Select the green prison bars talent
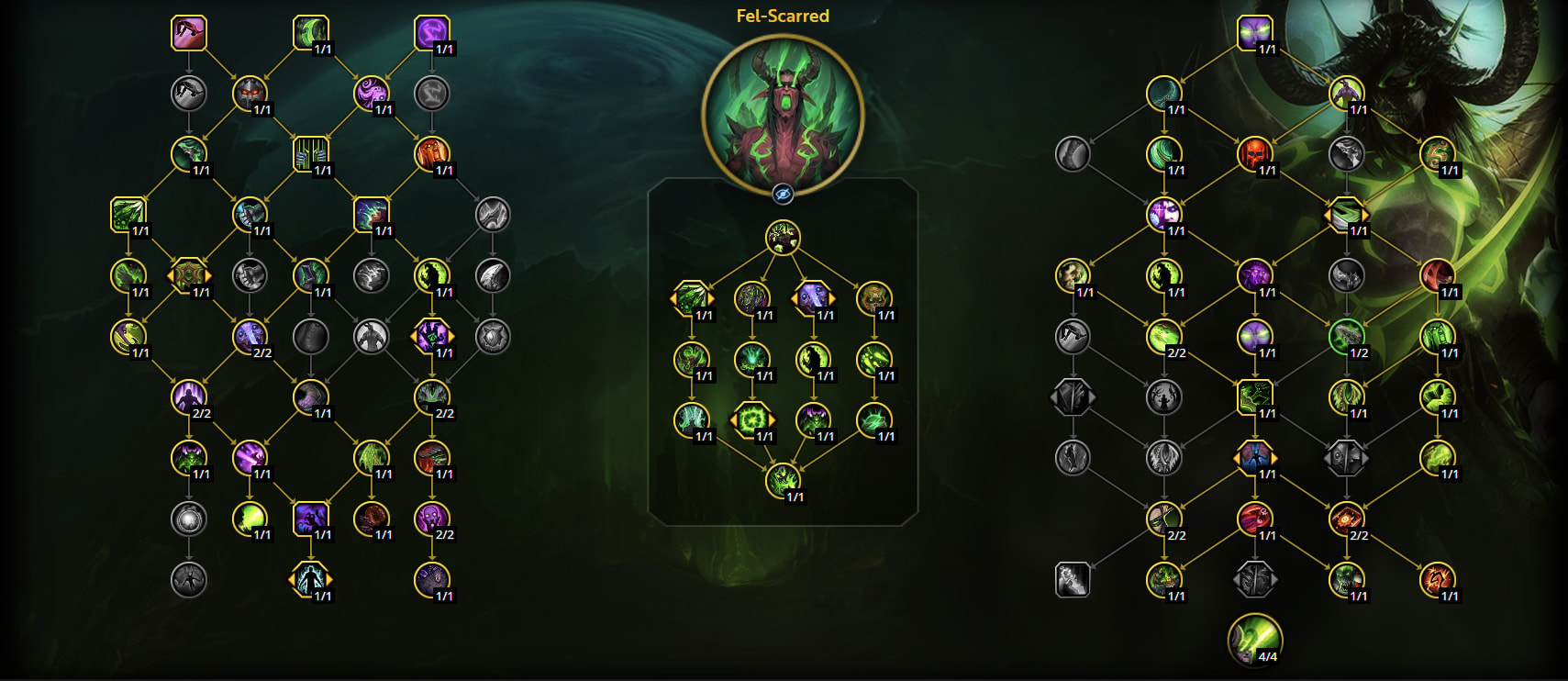The image size is (1568, 681). pos(310,154)
